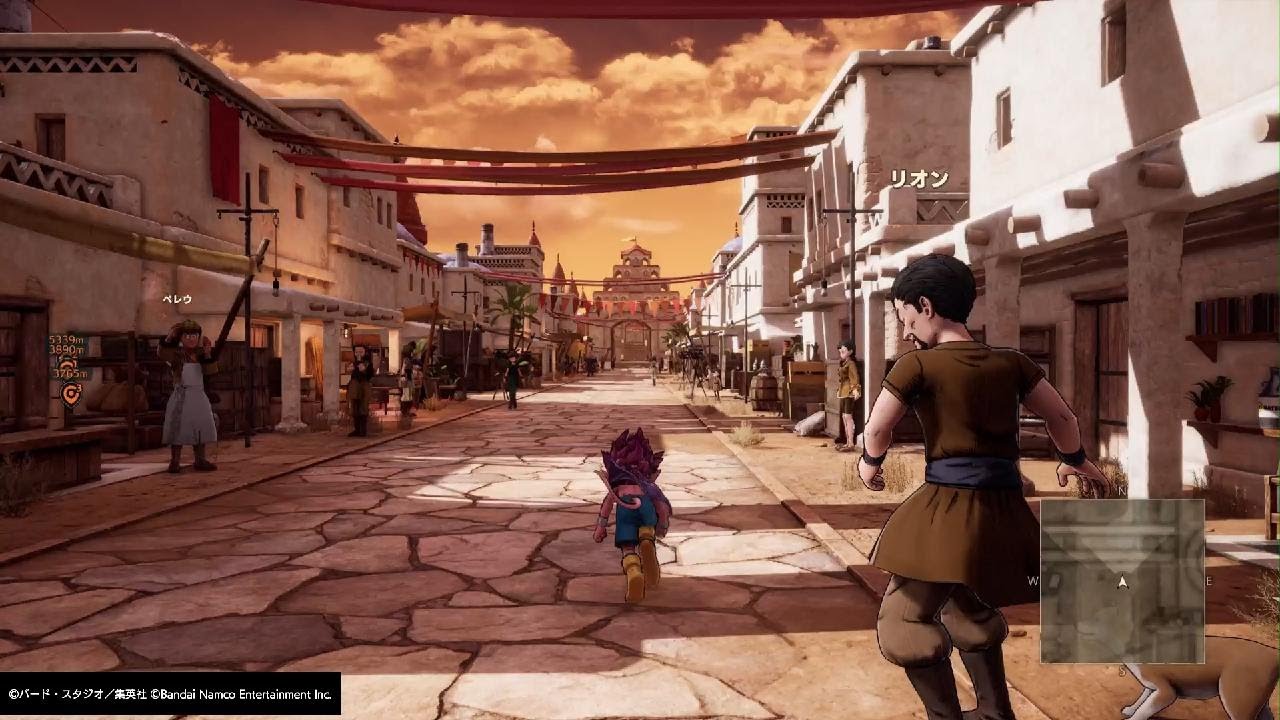
Task: Select the distant palace gate at street's end
Action: tap(632, 300)
